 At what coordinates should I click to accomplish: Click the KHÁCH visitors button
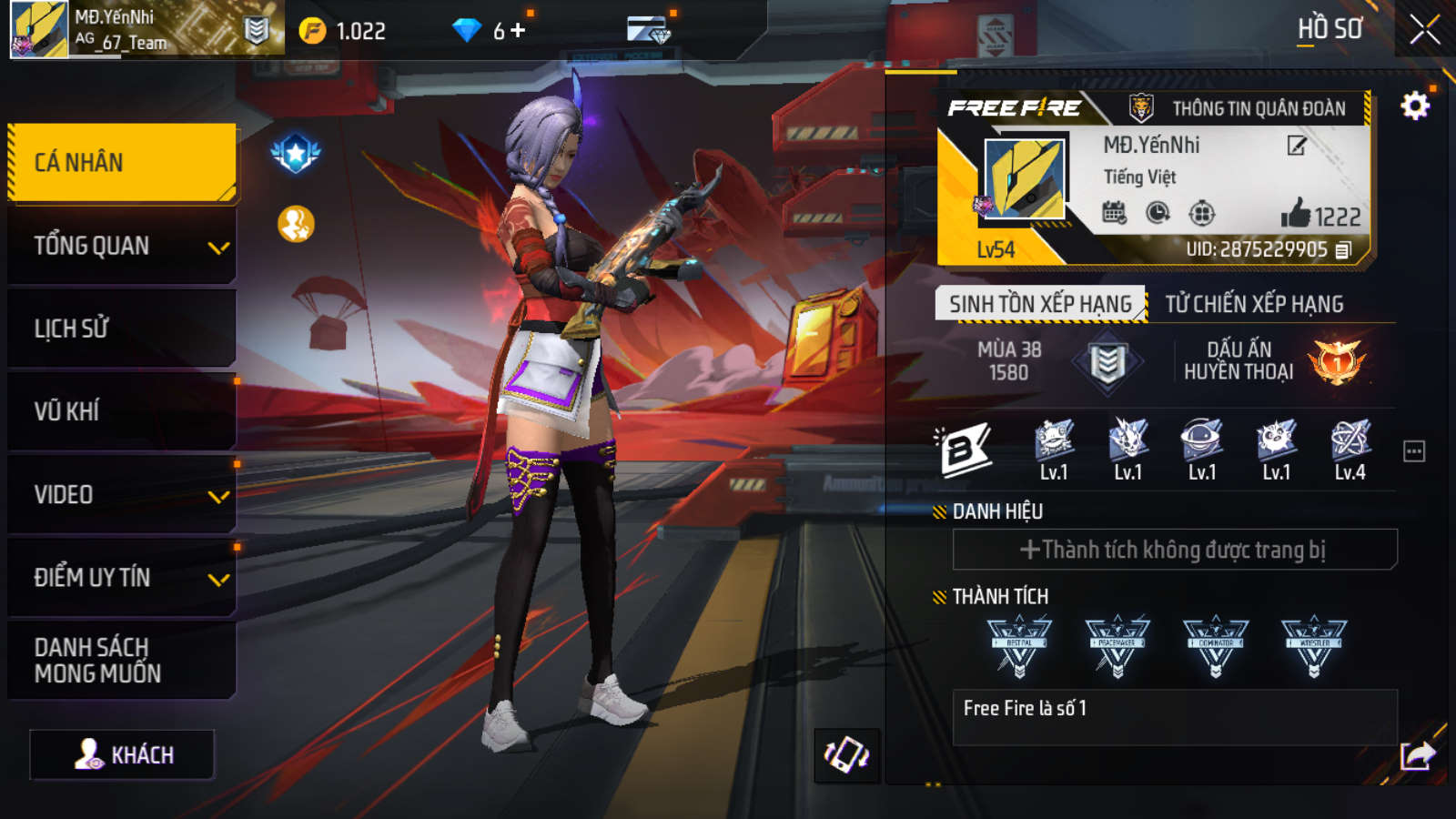[123, 755]
